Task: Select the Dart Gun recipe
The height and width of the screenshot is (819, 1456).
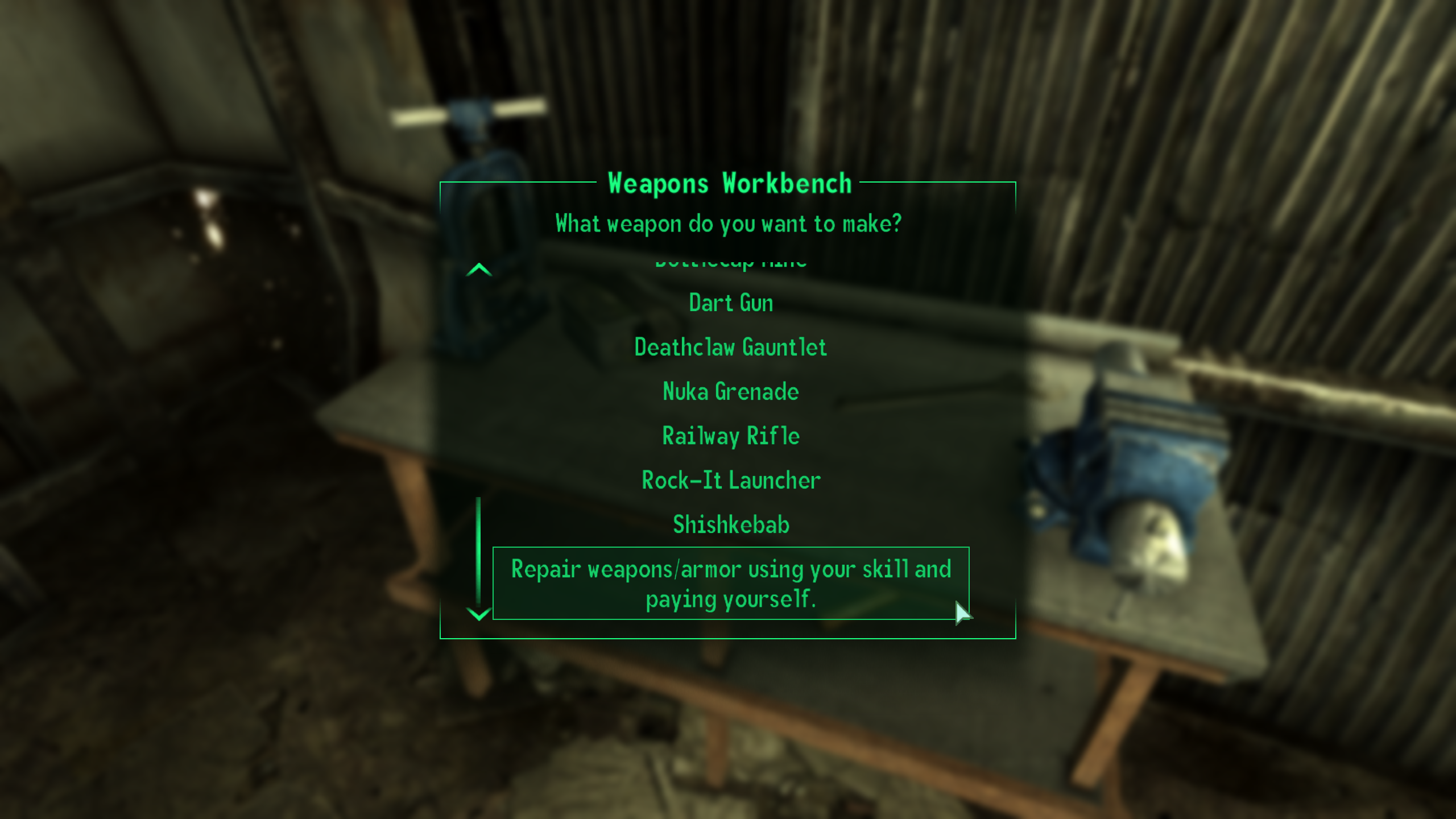Action: [x=730, y=303]
